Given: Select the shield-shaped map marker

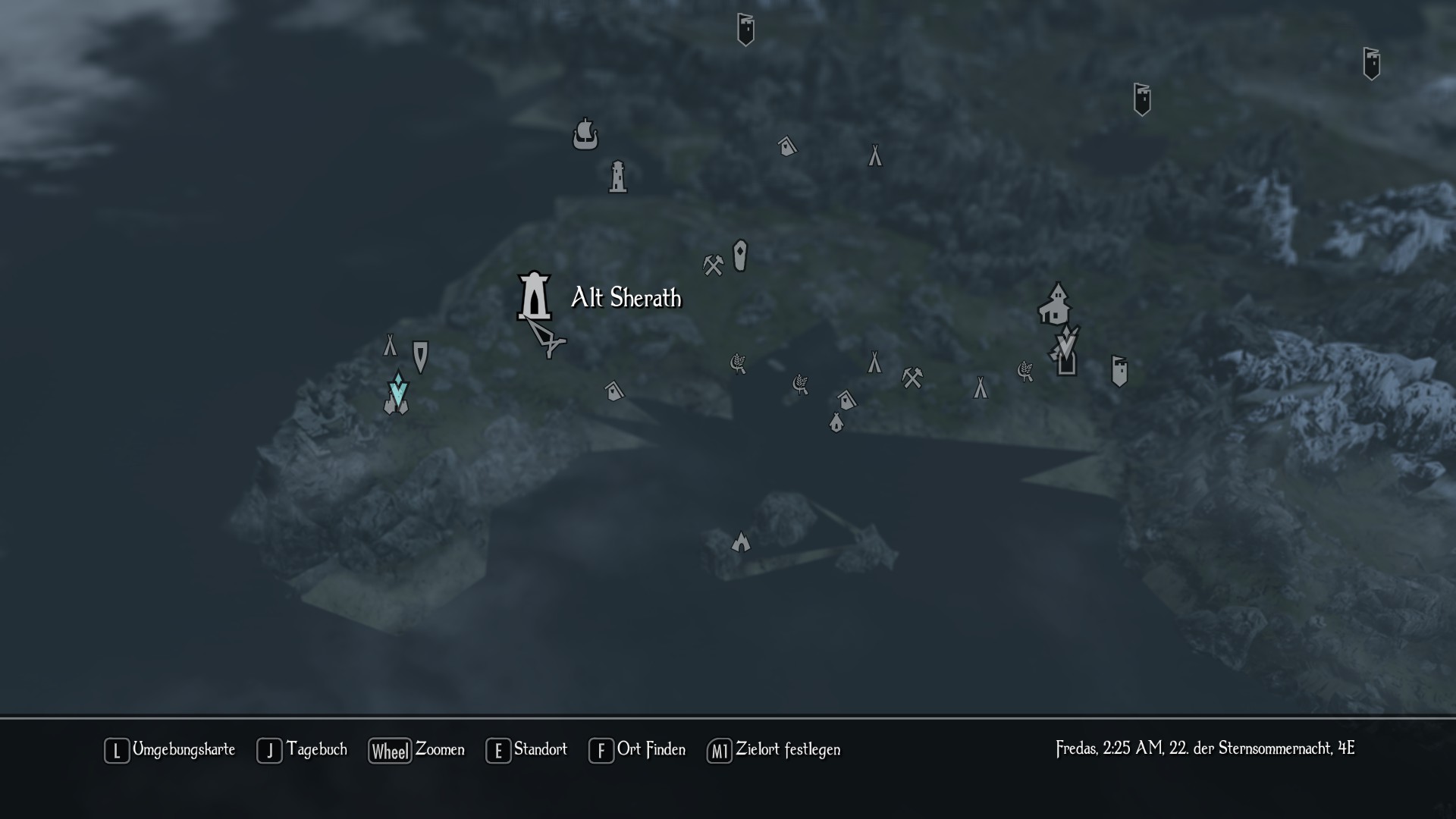Looking at the screenshot, I should [x=420, y=356].
